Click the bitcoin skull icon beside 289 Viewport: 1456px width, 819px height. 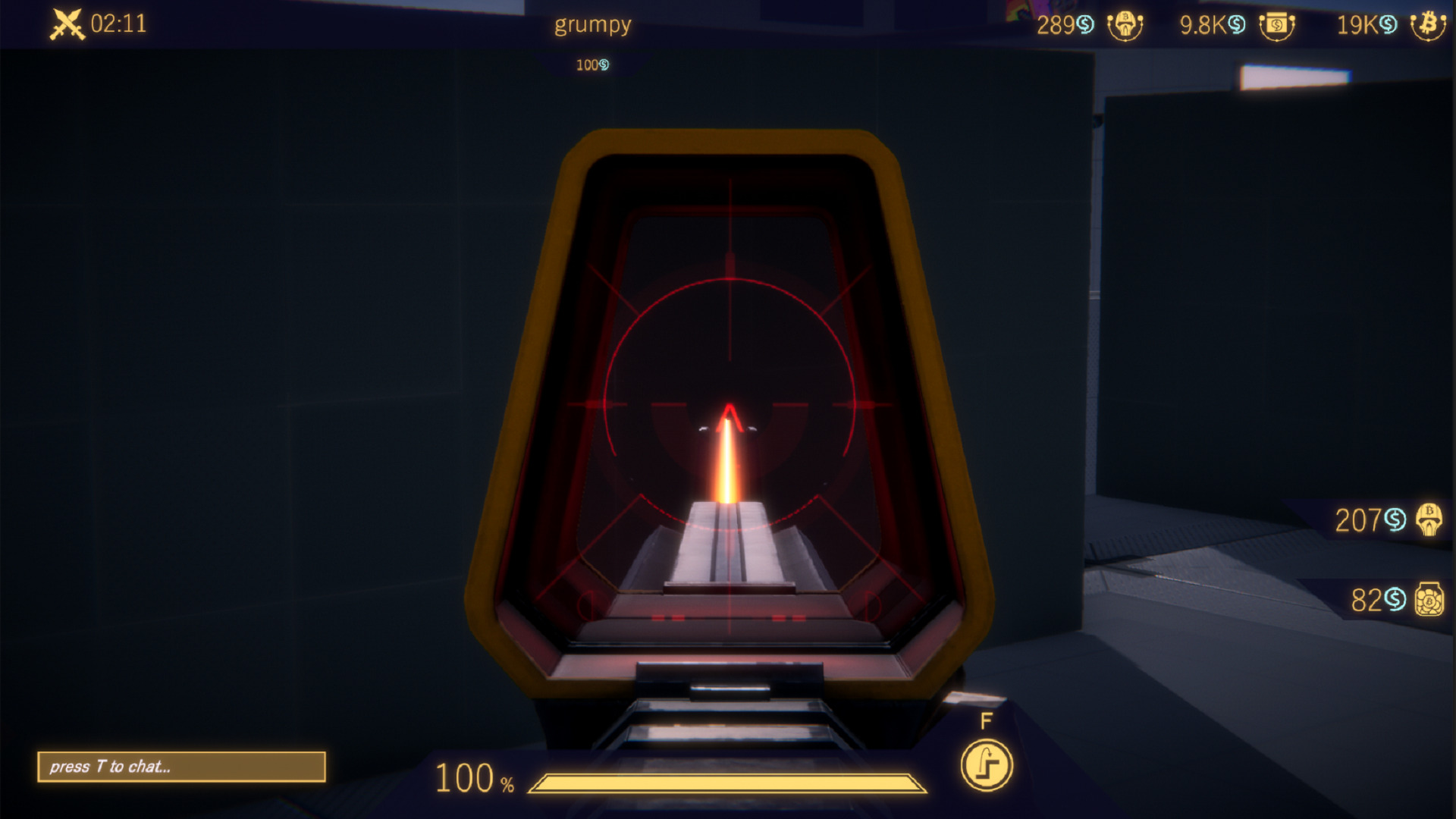1125,26
